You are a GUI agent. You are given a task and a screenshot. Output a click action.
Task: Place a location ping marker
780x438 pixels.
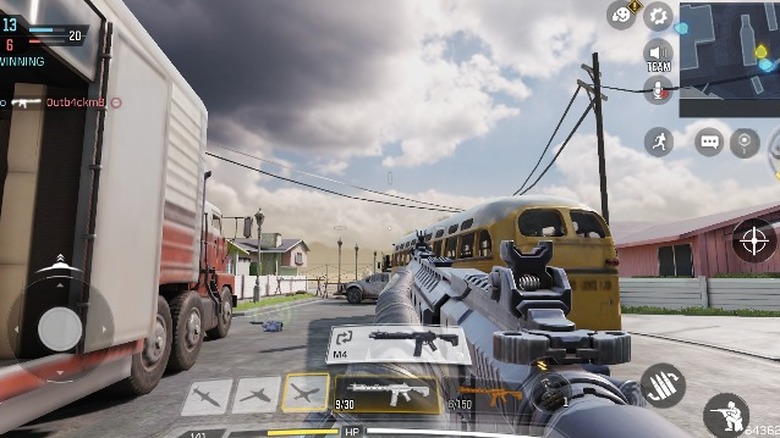pos(745,142)
